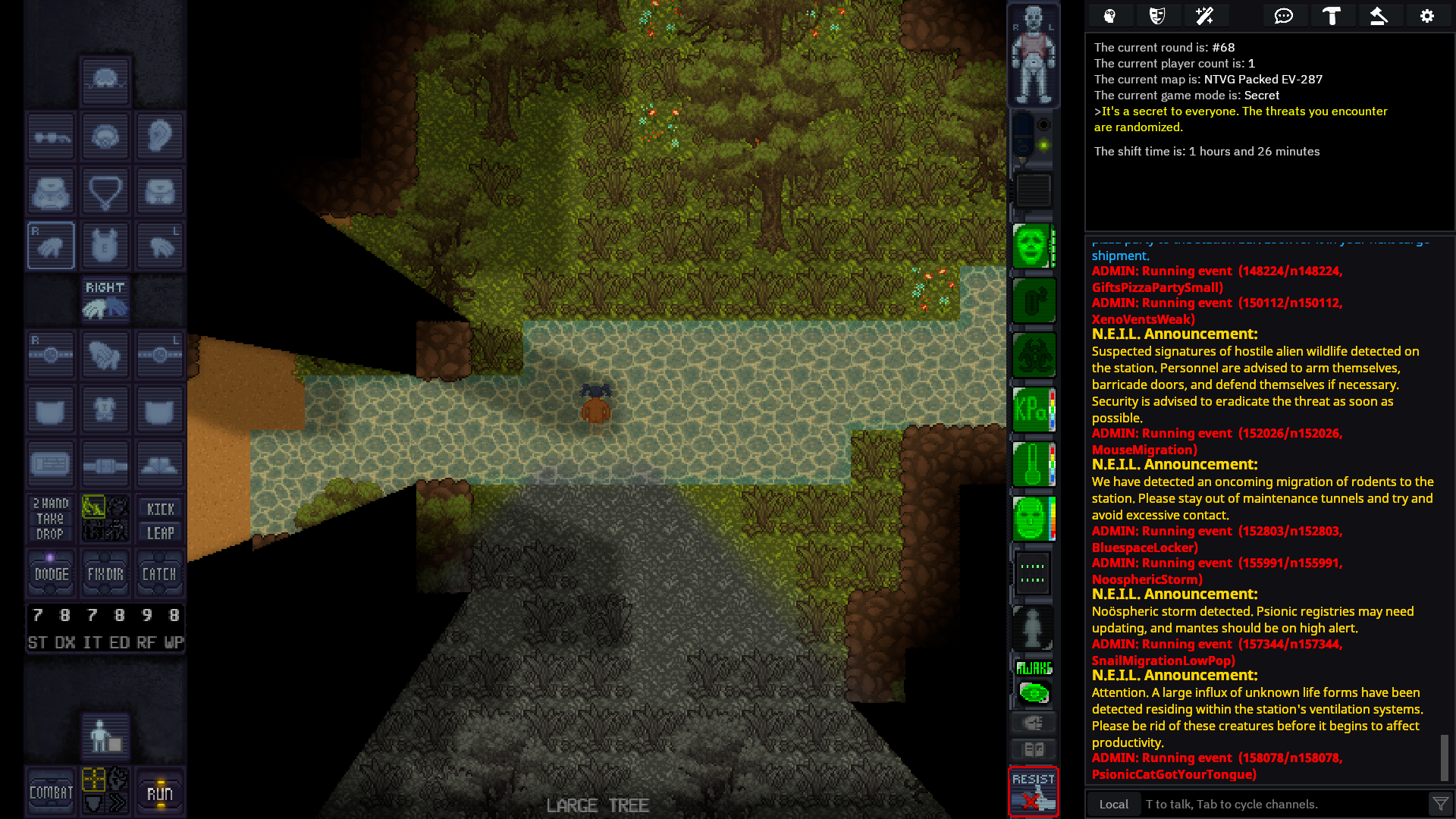Toggle the Run movement button

tap(160, 792)
